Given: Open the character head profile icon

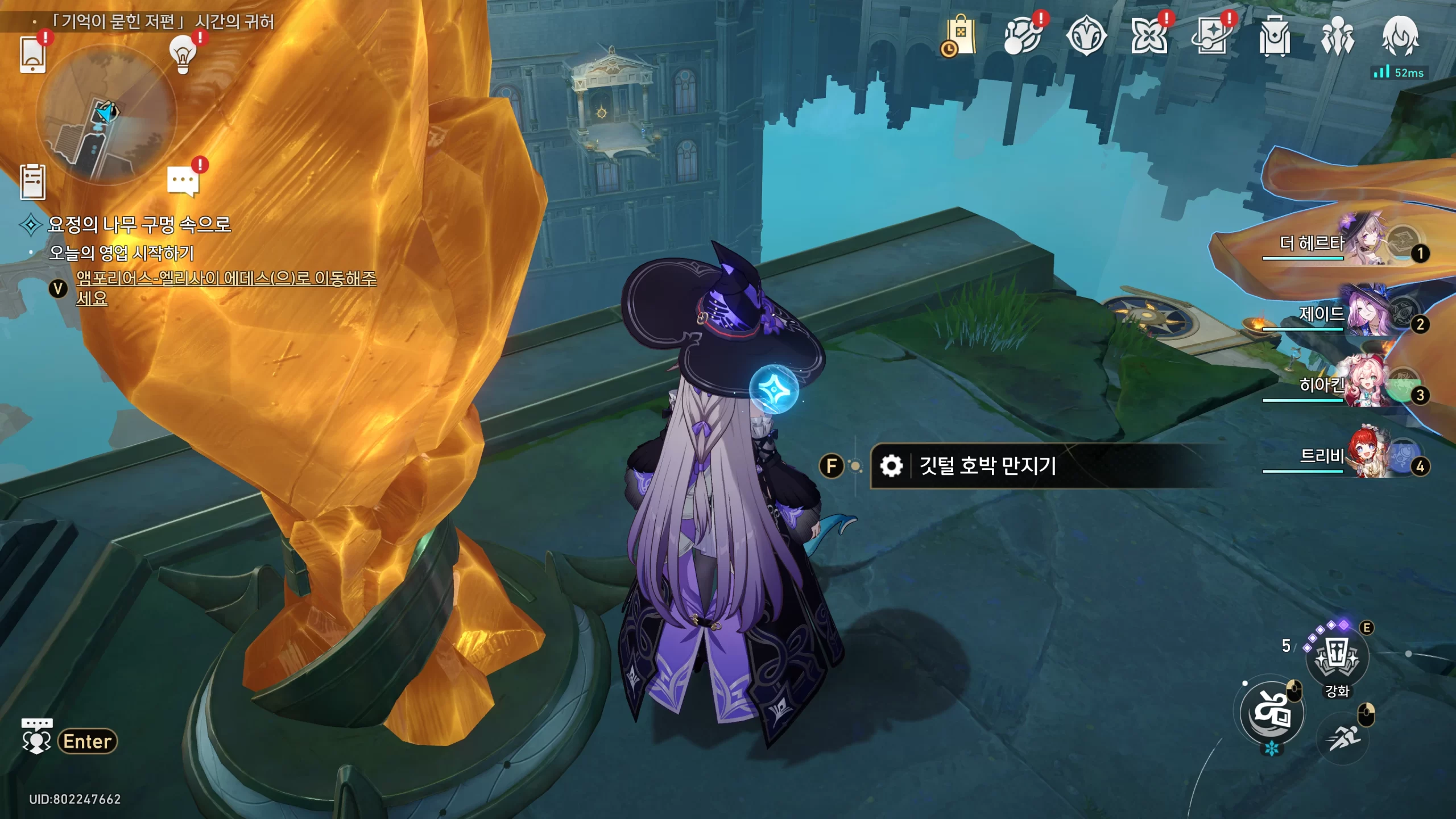Looking at the screenshot, I should click(1400, 36).
